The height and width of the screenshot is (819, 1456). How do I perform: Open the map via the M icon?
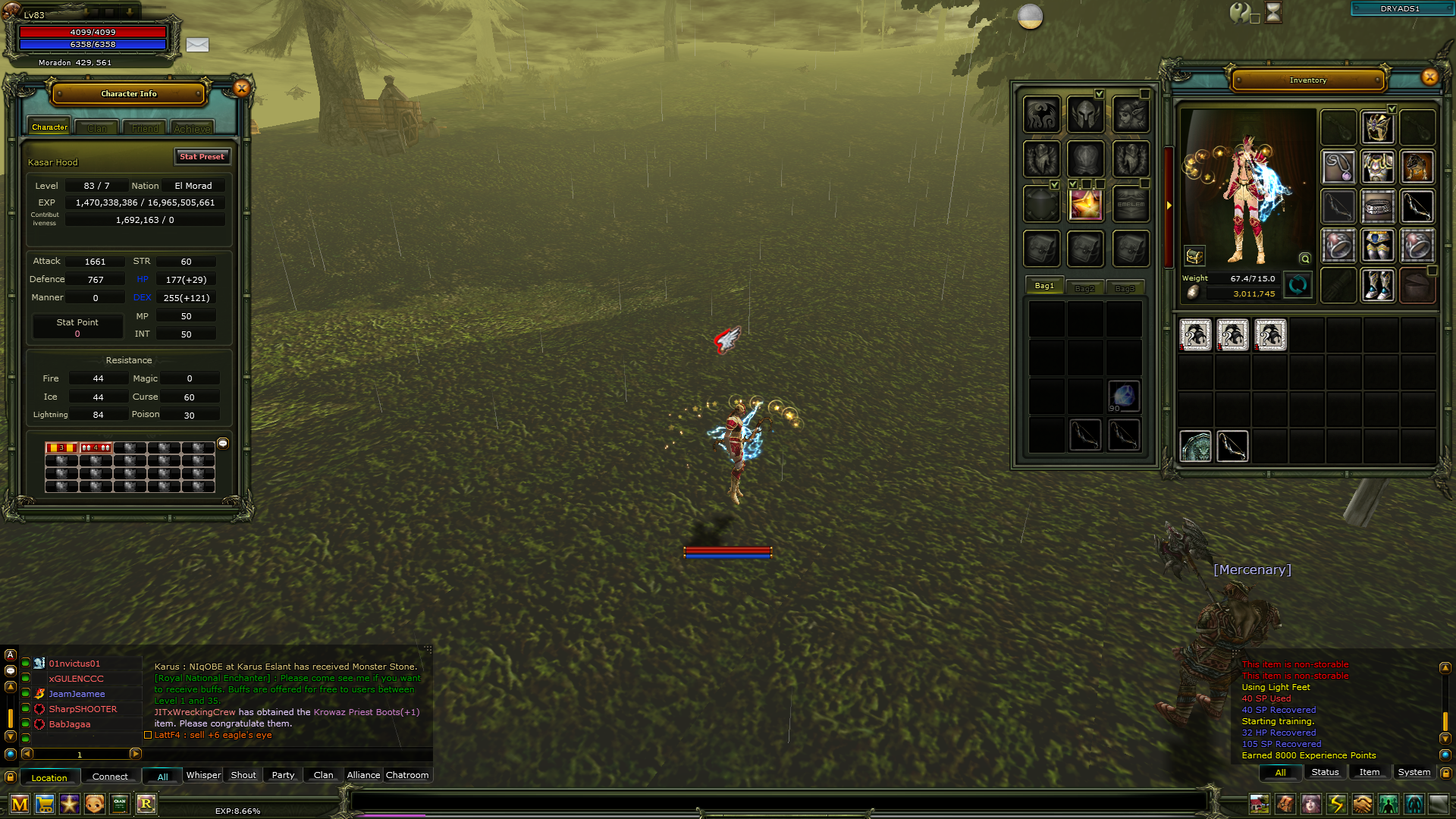coord(20,804)
